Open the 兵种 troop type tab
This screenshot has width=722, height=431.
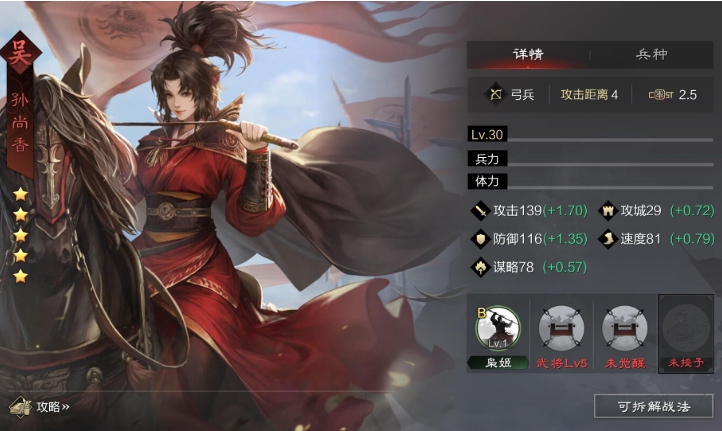(x=651, y=54)
